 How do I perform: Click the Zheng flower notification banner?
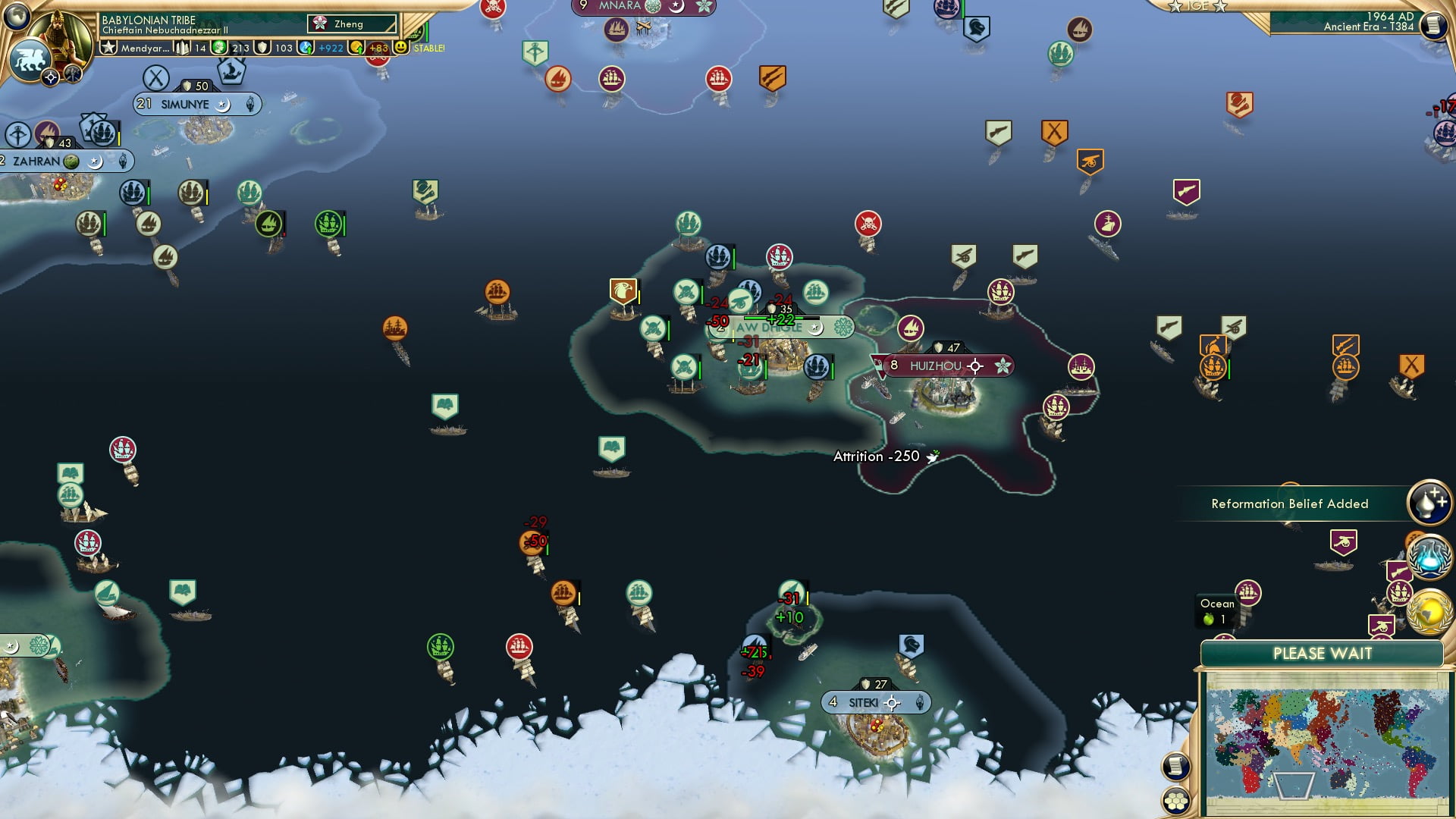353,24
